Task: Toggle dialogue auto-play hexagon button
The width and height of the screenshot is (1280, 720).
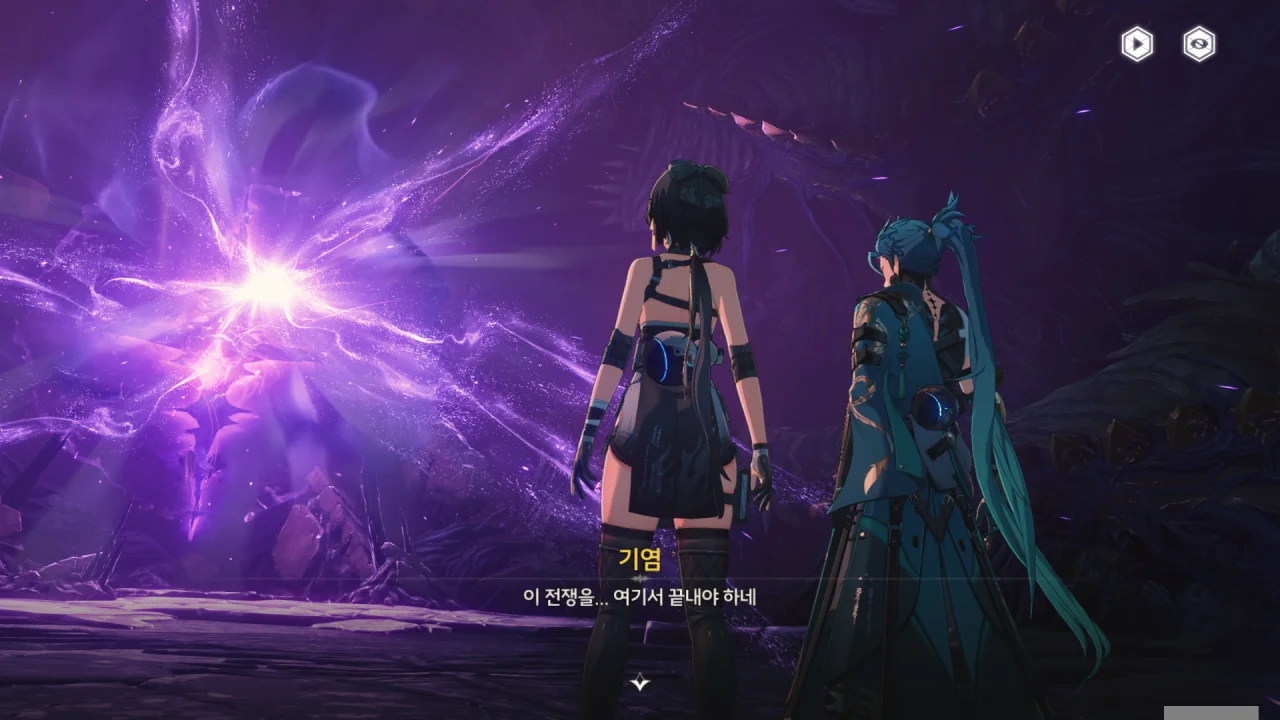Action: 1136,44
